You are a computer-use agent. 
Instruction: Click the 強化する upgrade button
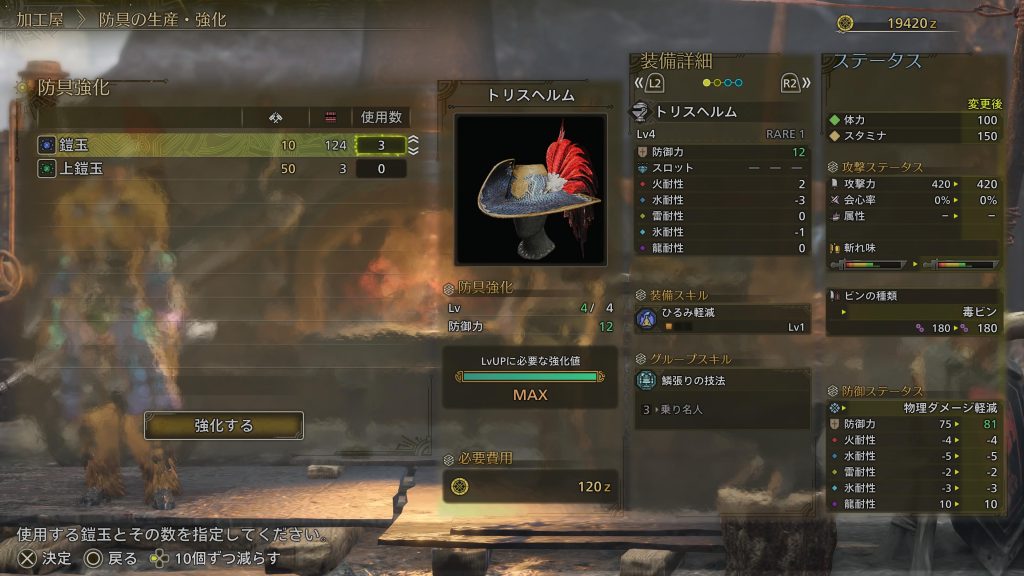click(x=224, y=426)
